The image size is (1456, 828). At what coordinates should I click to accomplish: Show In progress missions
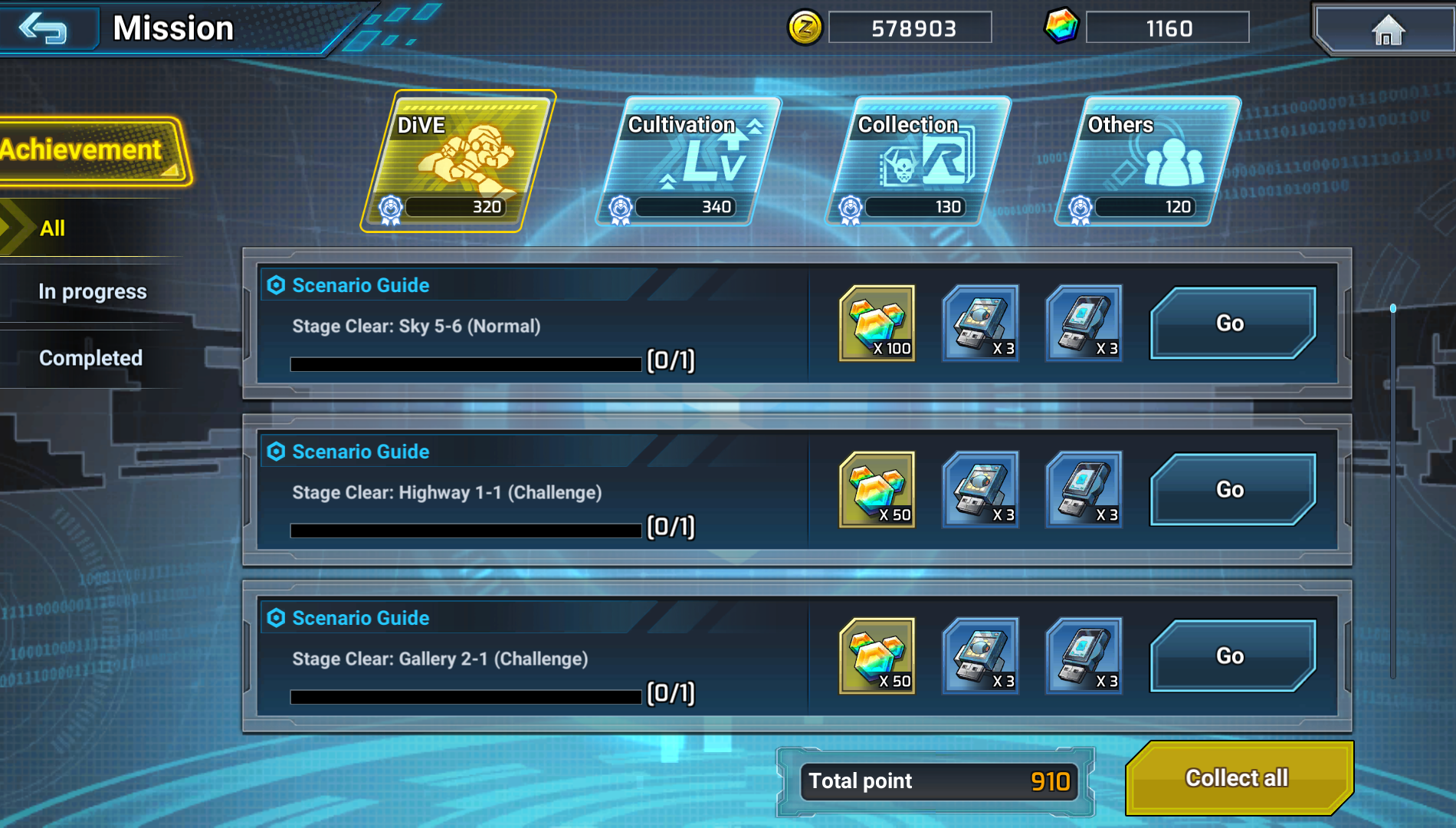(x=92, y=291)
